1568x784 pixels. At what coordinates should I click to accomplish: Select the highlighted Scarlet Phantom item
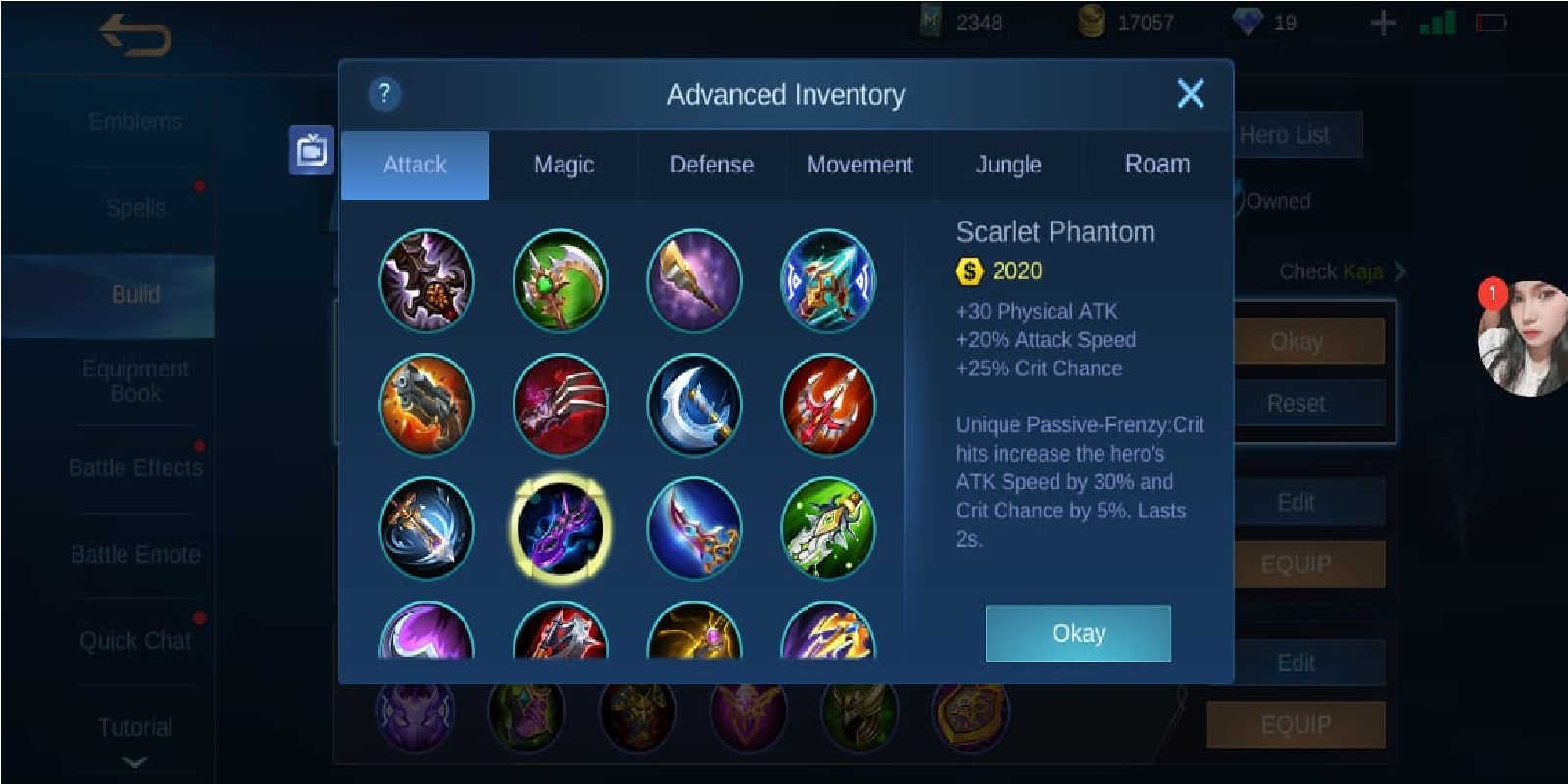pos(560,528)
